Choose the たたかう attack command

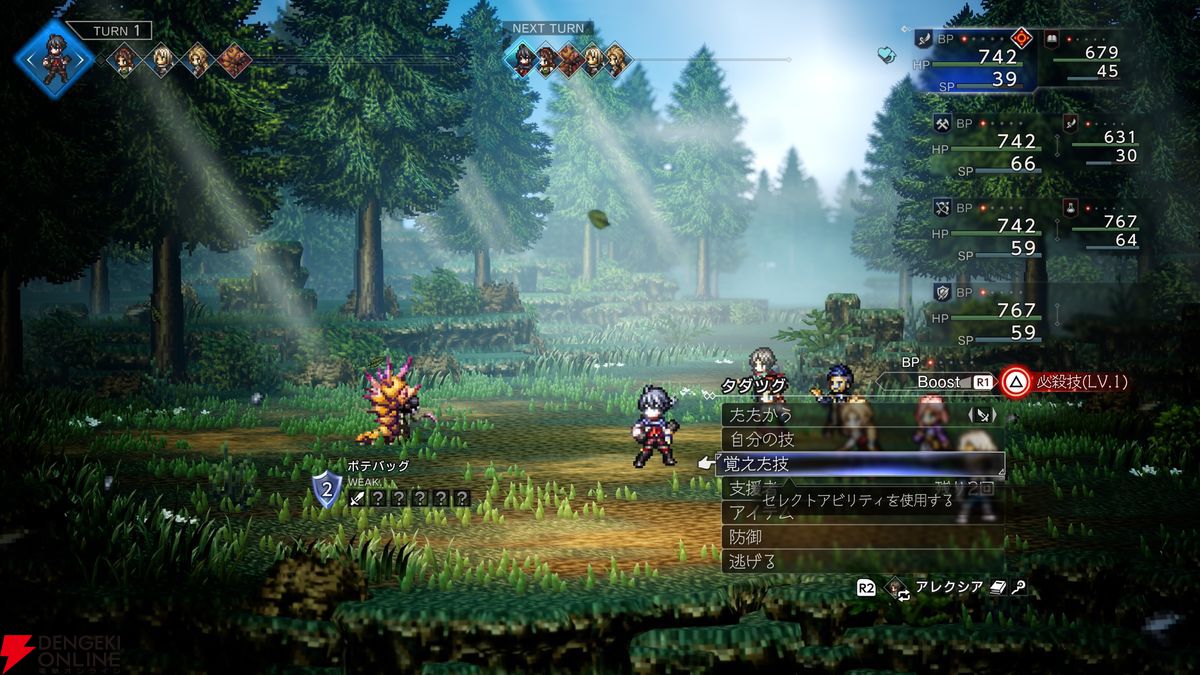pyautogui.click(x=762, y=413)
